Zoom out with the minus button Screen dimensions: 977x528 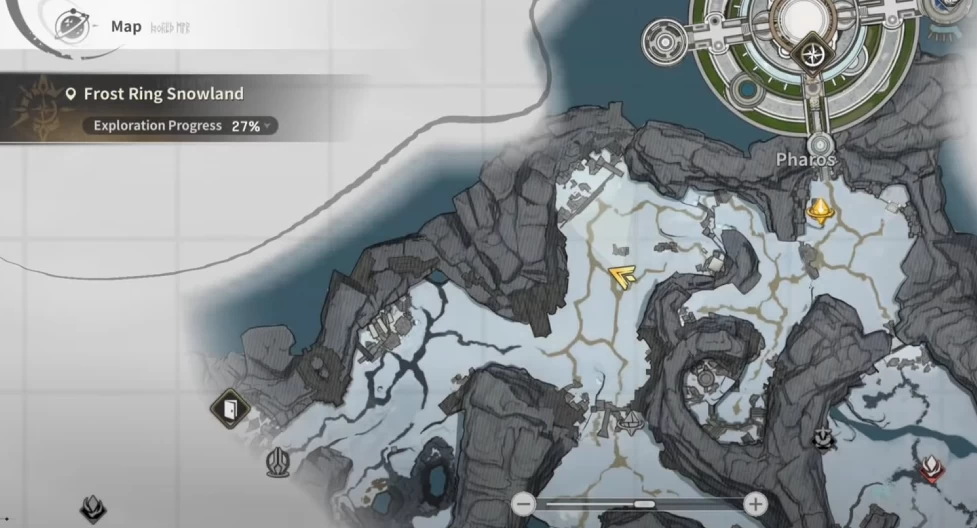[523, 503]
